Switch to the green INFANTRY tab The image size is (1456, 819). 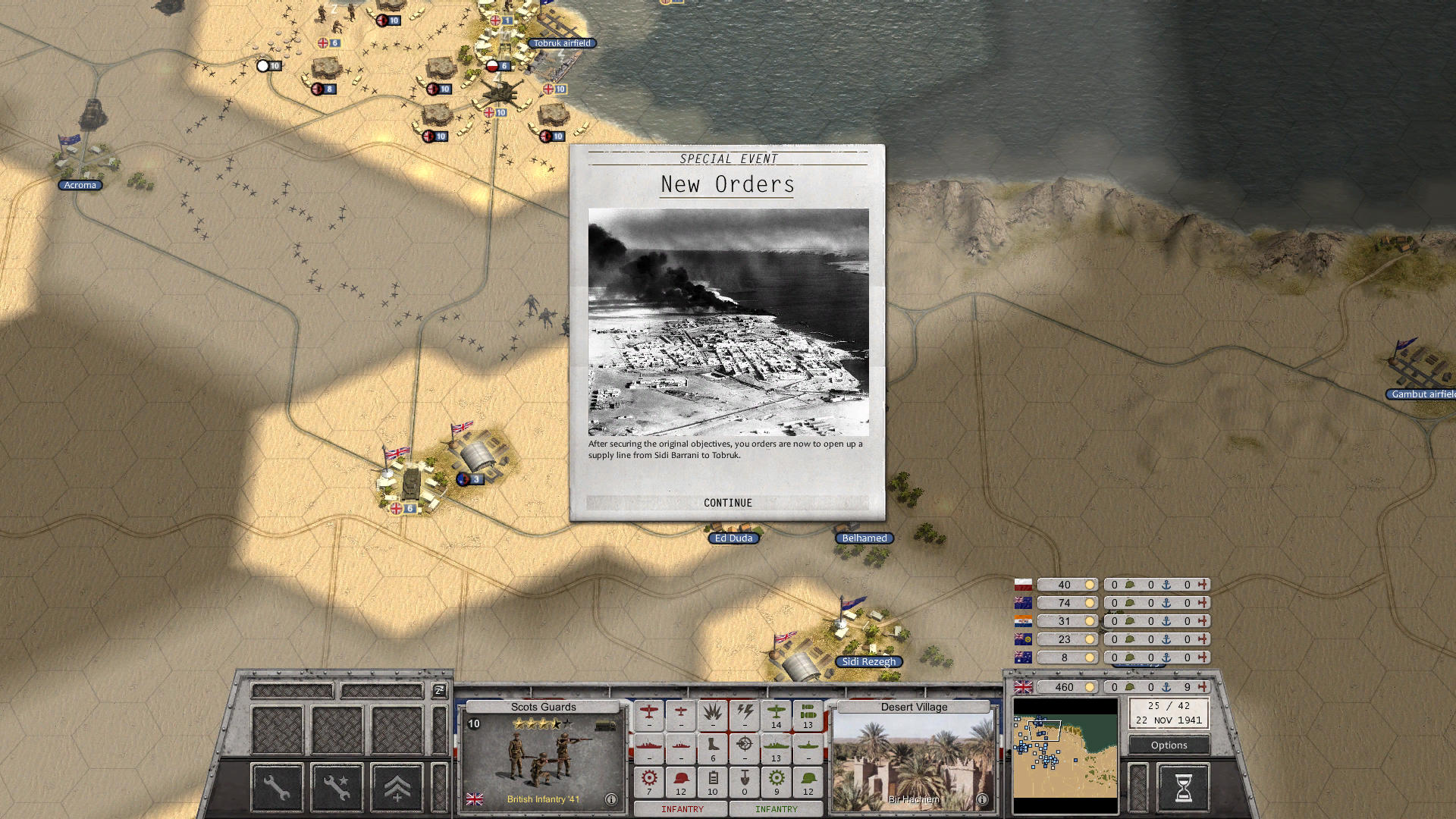(777, 809)
